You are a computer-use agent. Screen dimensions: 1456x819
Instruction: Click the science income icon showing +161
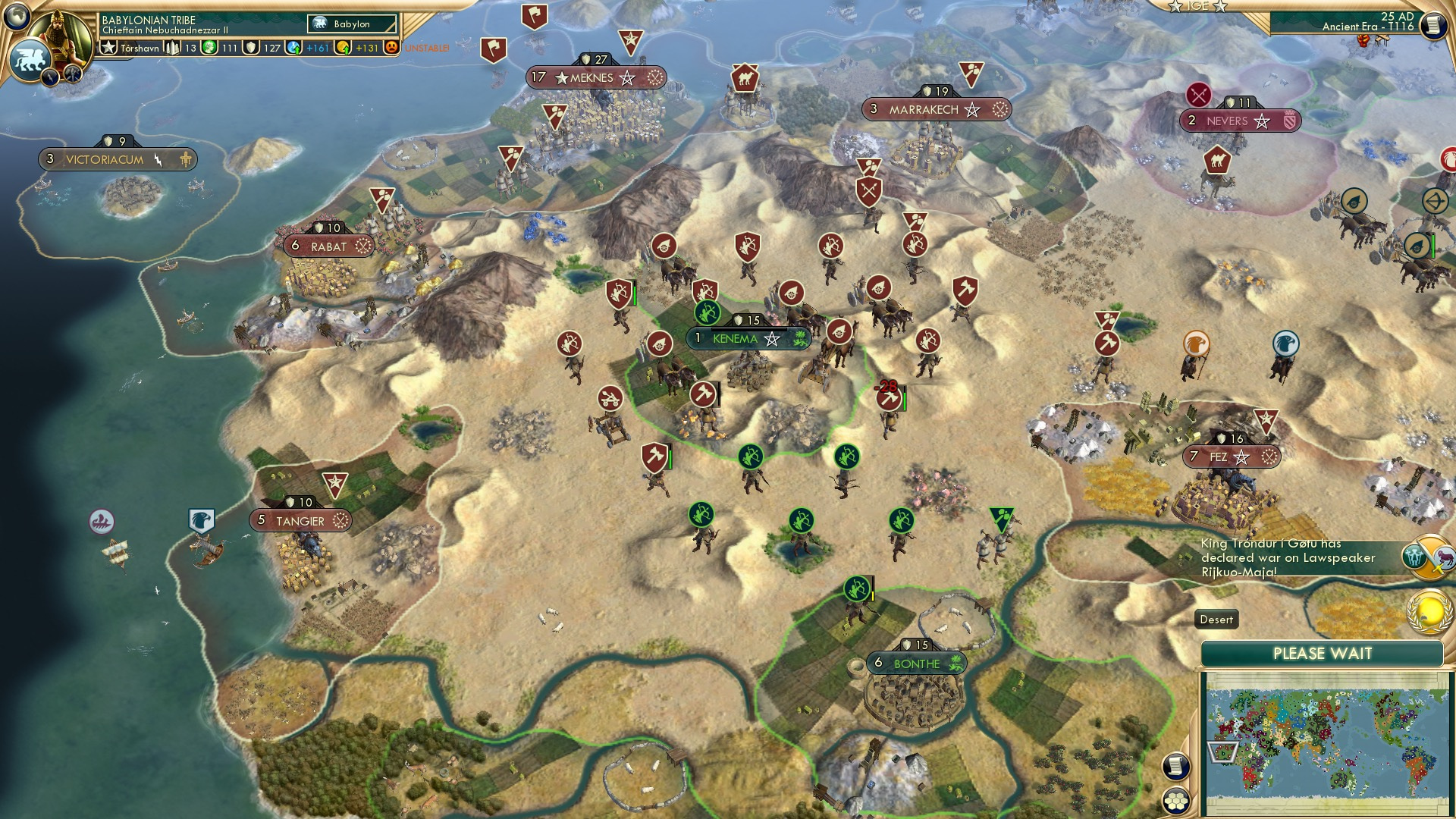(294, 48)
